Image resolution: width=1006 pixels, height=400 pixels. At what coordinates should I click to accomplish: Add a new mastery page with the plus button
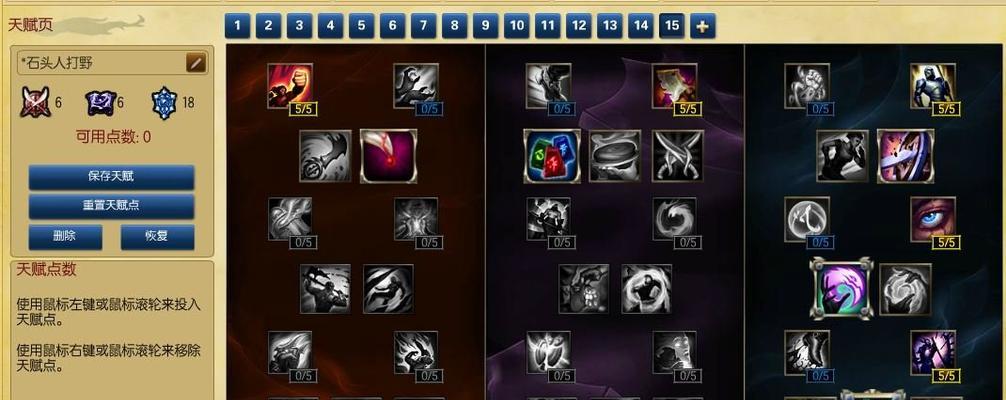[x=702, y=26]
